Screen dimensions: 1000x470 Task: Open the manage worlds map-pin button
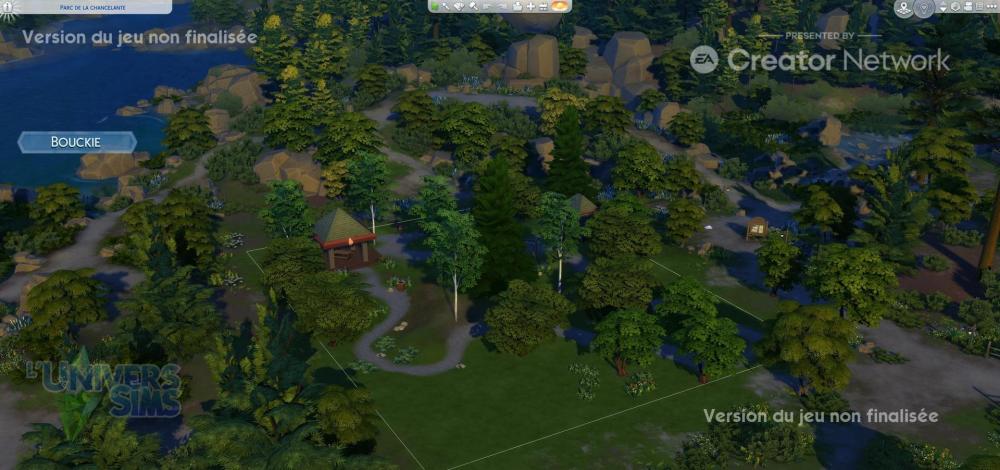point(903,9)
